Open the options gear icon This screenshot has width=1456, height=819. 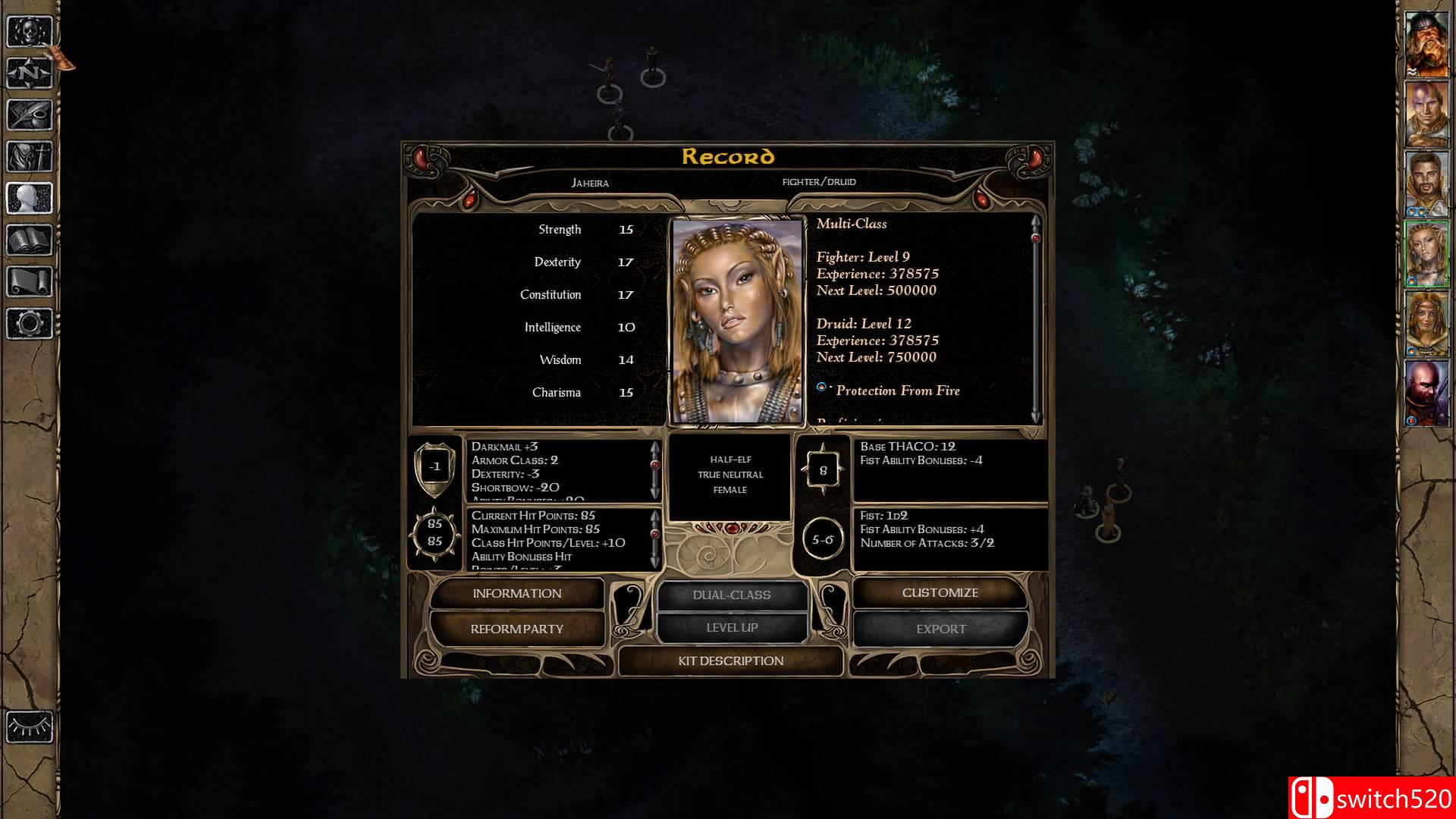coord(30,324)
